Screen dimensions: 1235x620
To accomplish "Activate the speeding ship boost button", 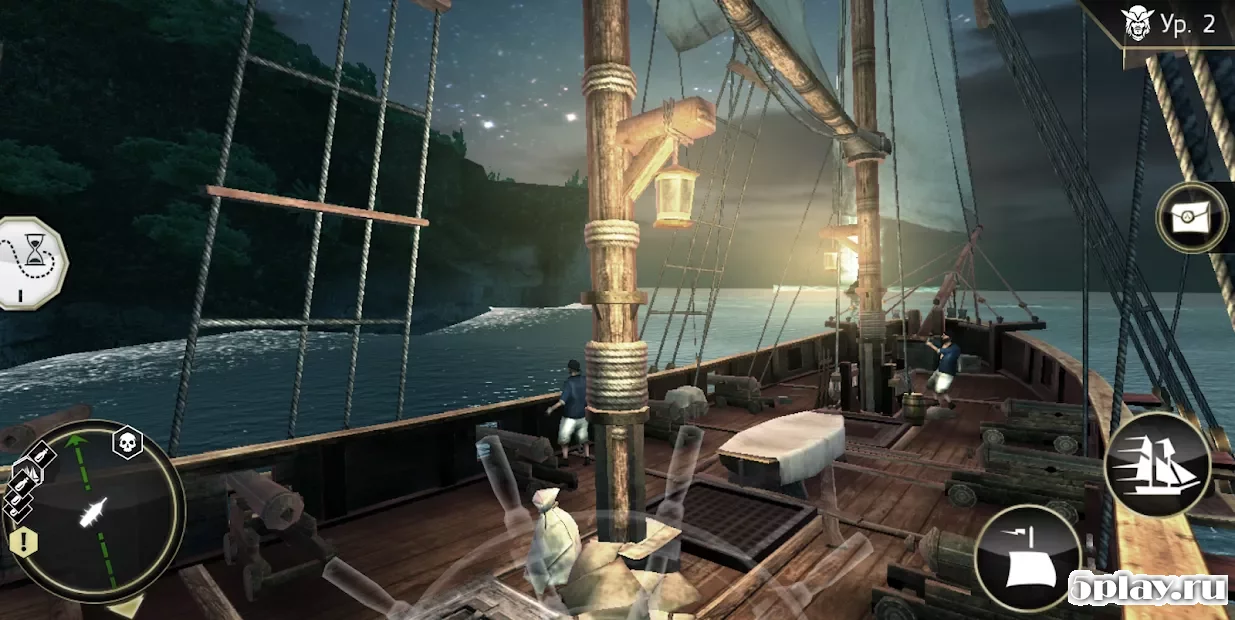I will pyautogui.click(x=1157, y=465).
